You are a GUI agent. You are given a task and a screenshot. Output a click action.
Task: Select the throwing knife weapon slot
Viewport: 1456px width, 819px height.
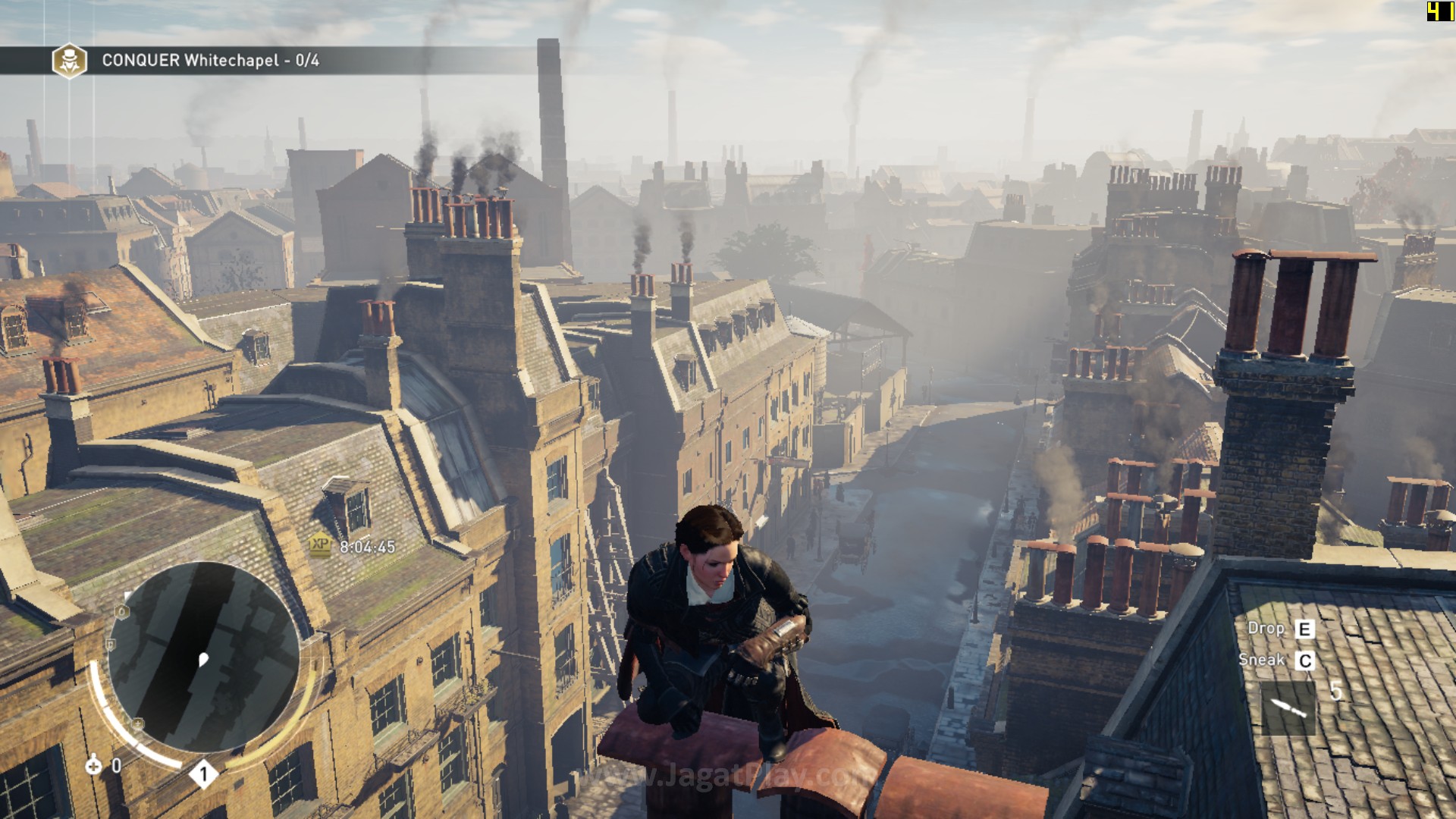pos(1288,708)
